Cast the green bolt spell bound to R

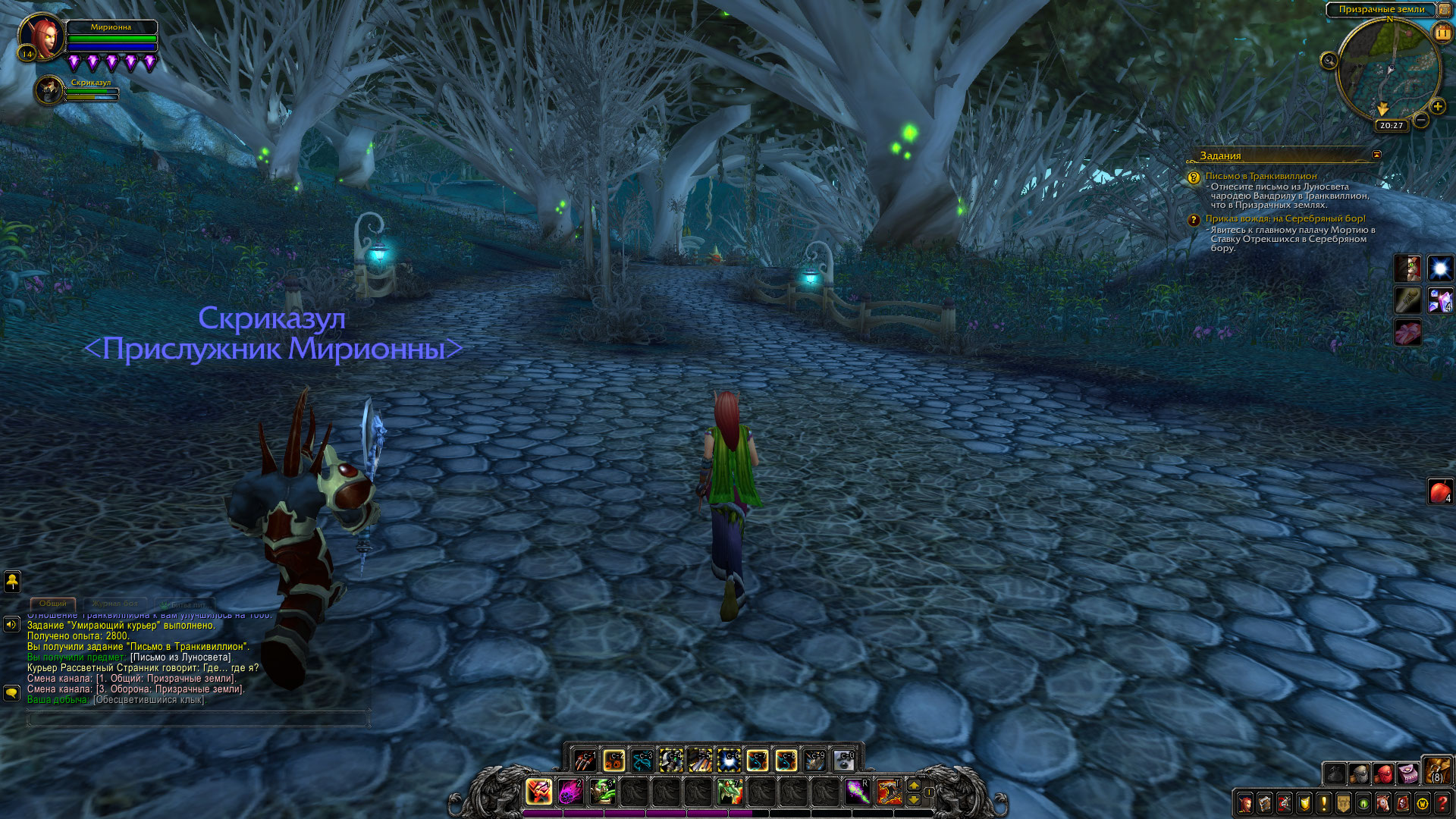click(x=857, y=792)
